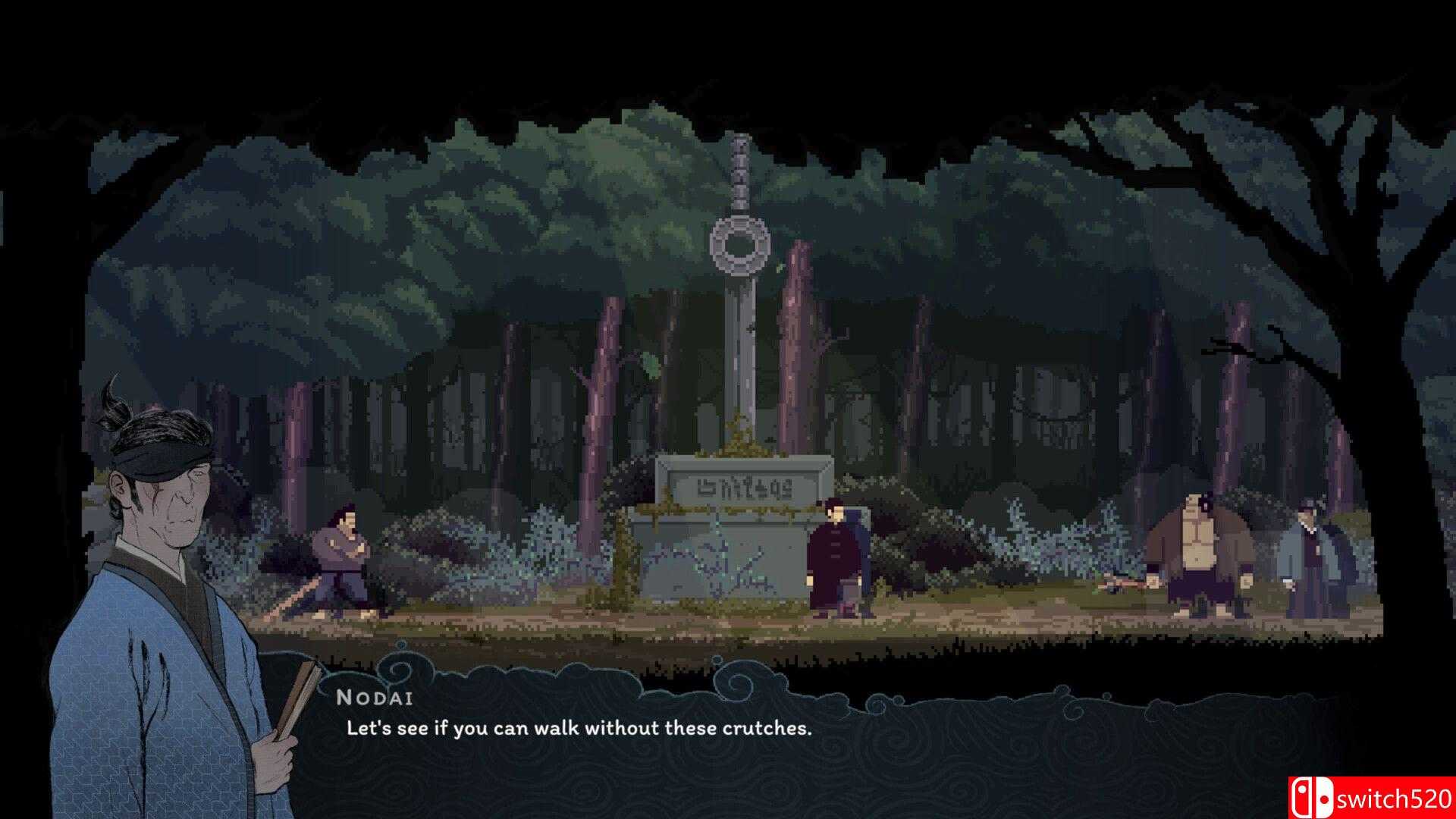Click the swirl ornament on the dialogue box border
1456x819 pixels.
click(394, 671)
